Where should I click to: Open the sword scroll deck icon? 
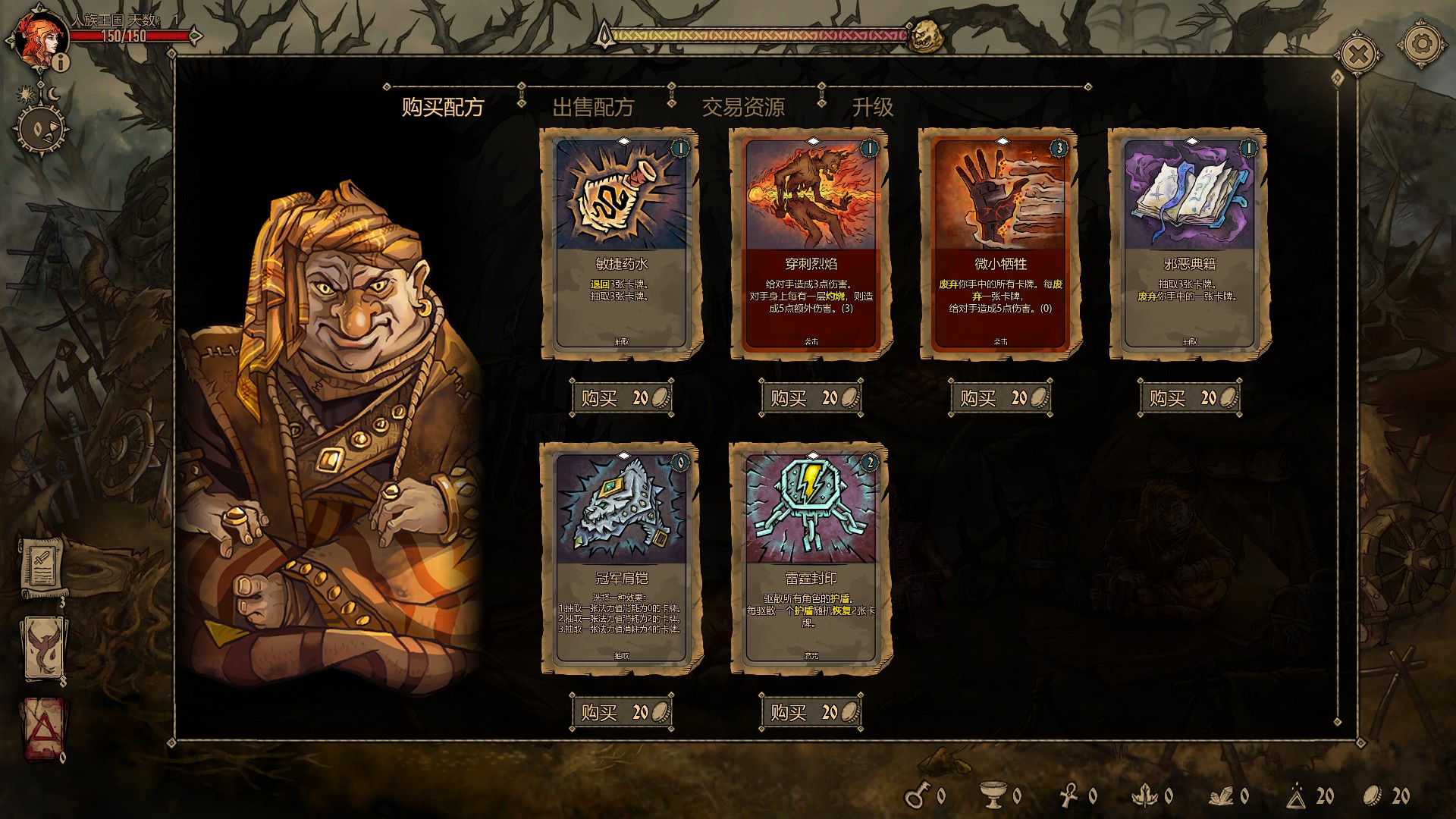pyautogui.click(x=41, y=565)
